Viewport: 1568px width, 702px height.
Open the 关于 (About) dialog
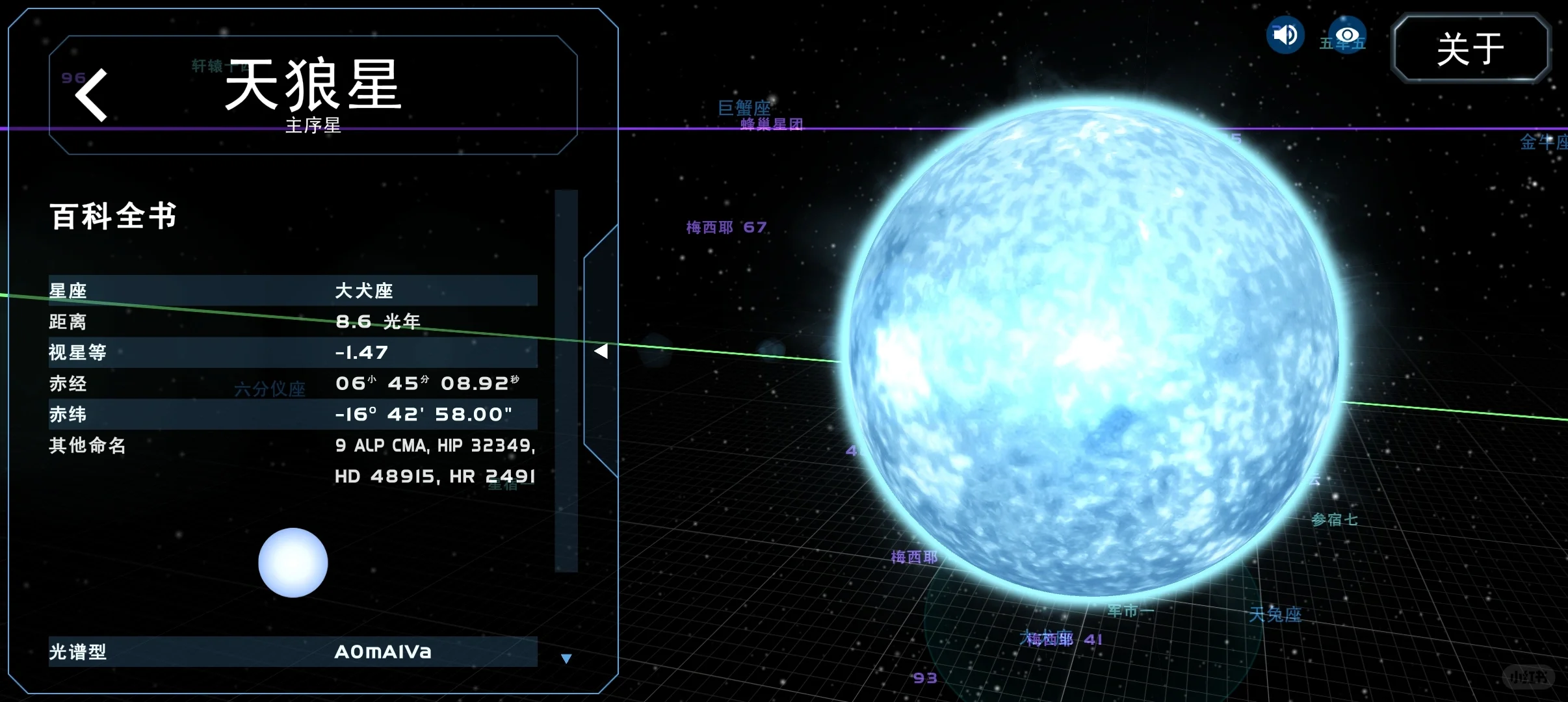click(1472, 47)
